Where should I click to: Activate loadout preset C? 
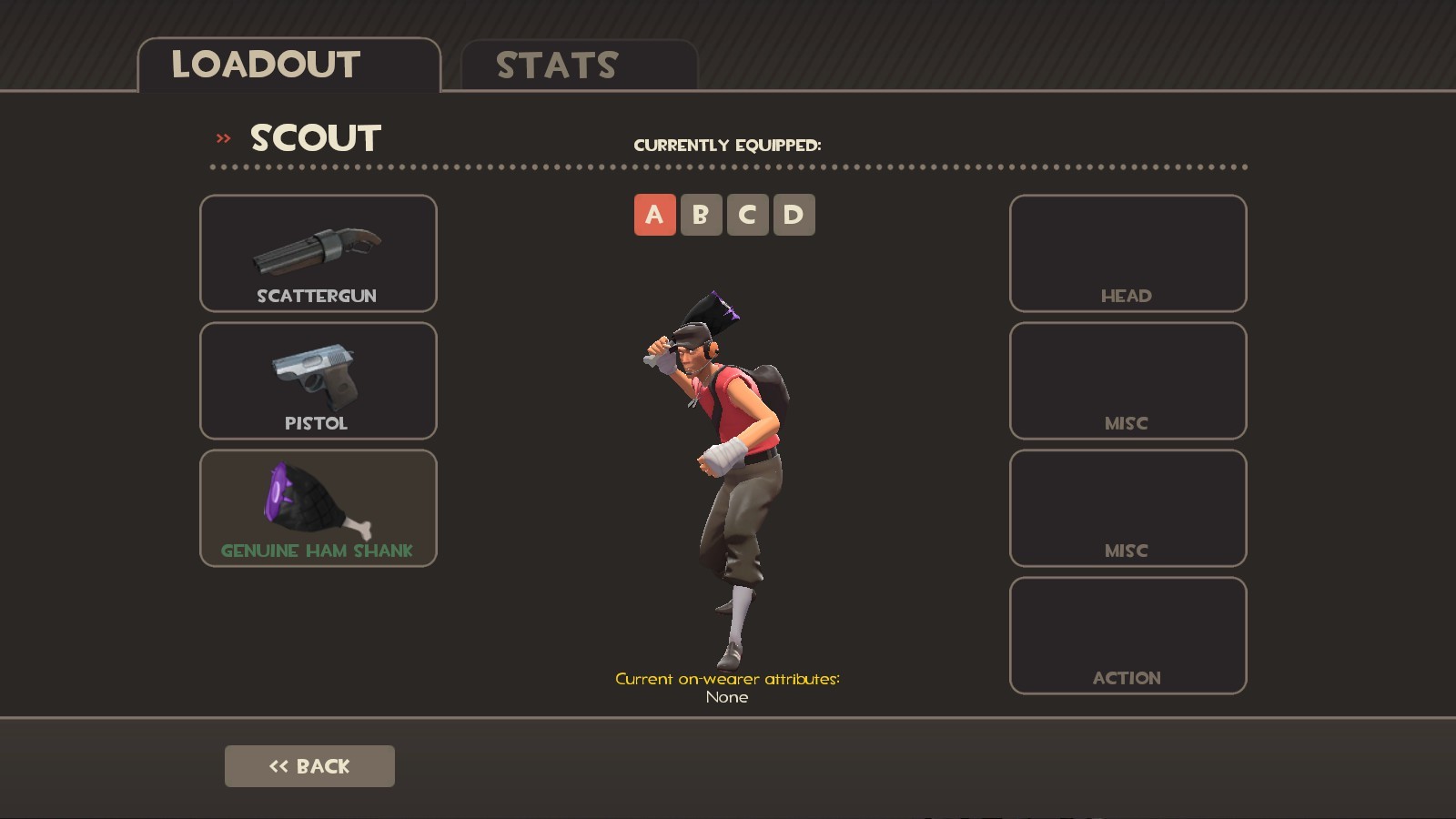coord(748,215)
